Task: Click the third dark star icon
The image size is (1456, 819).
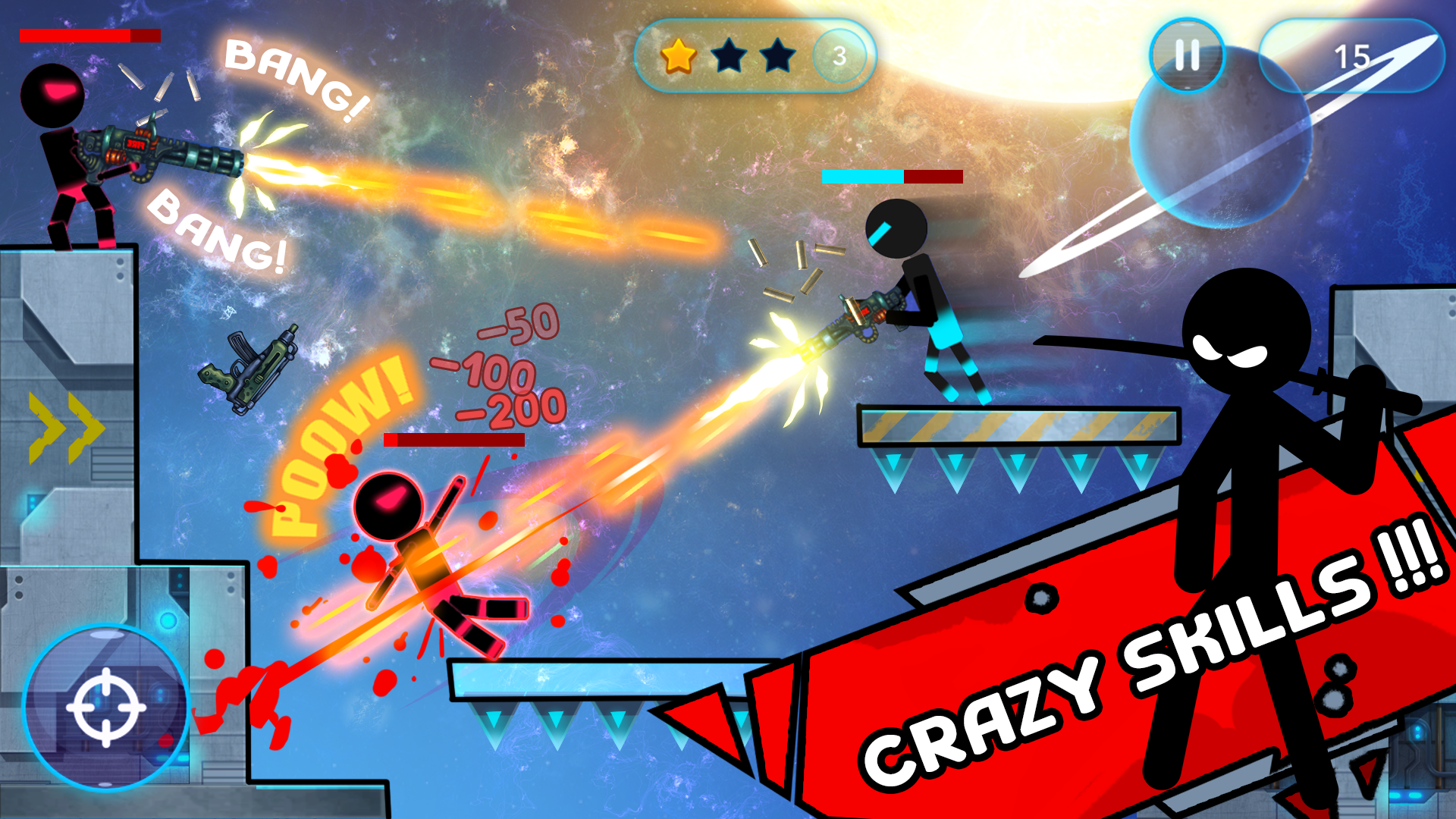Action: pyautogui.click(x=777, y=53)
